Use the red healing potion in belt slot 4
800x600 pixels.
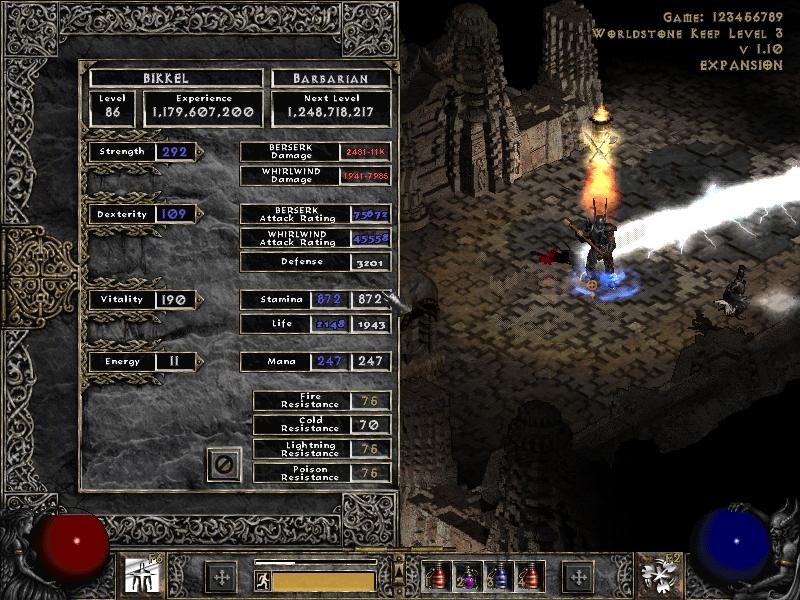click(x=529, y=577)
